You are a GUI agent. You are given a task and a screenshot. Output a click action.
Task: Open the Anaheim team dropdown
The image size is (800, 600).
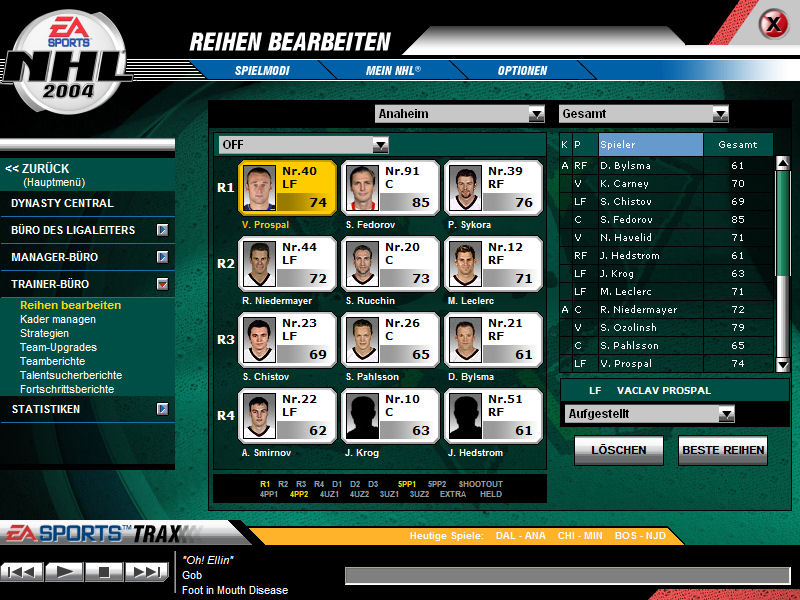[536, 114]
